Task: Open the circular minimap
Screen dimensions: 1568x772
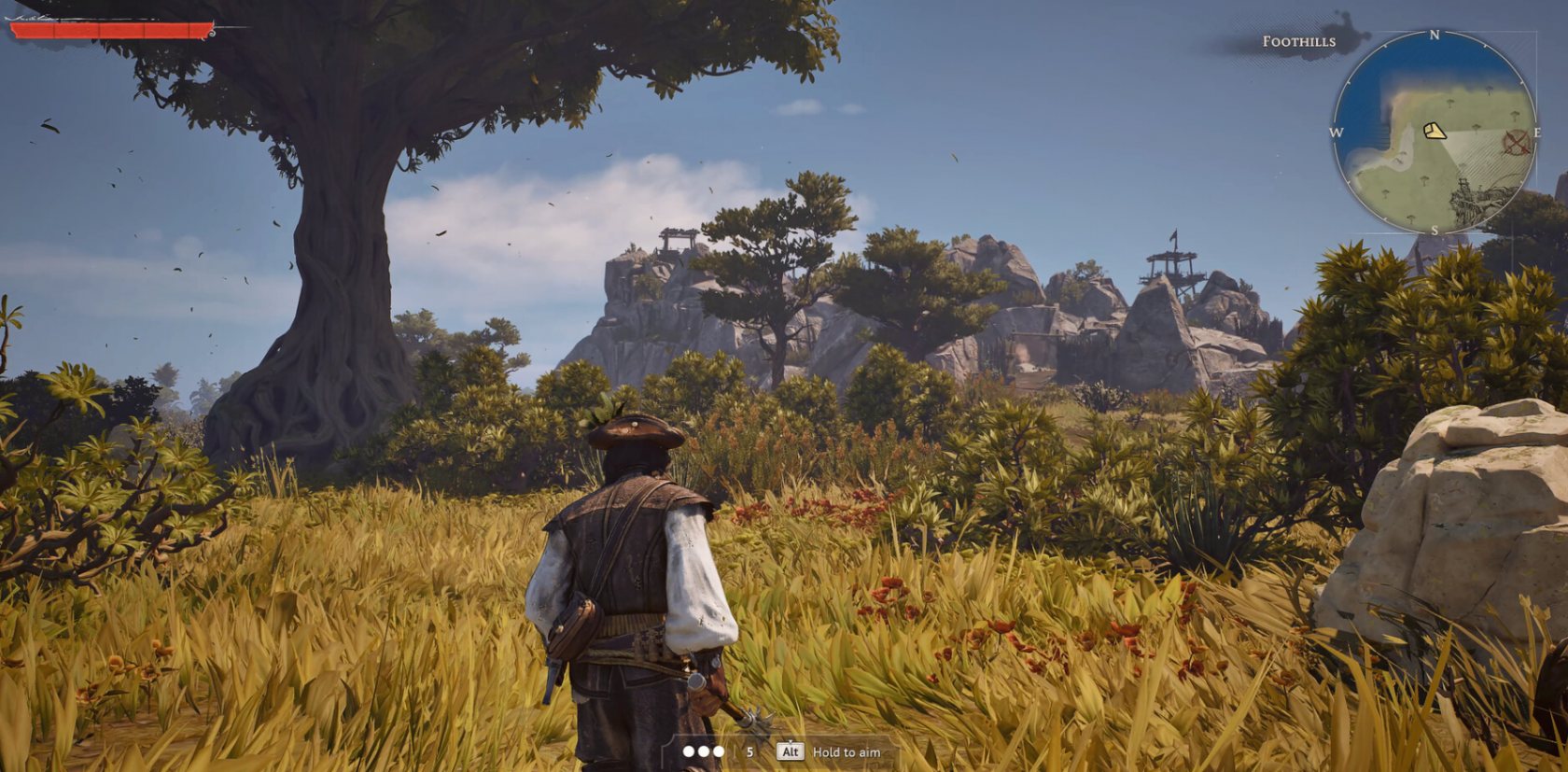Action: click(1434, 132)
